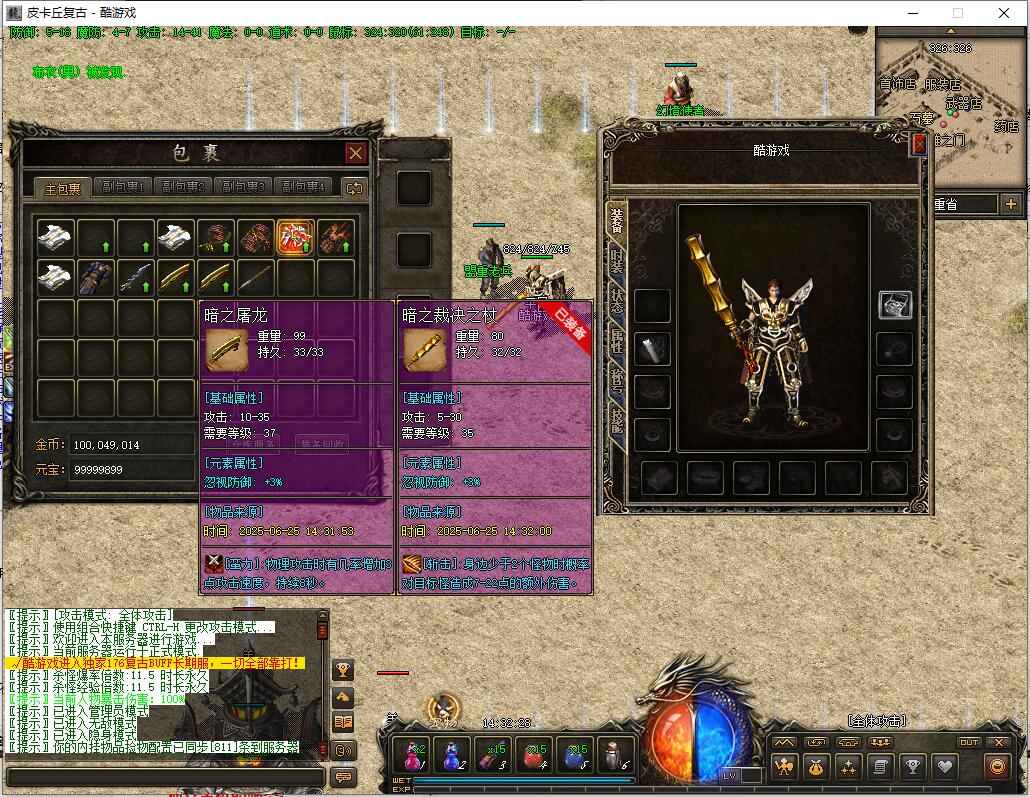The image size is (1030, 797).
Task: Switch to the 副包裹1 tab
Action: tap(125, 188)
